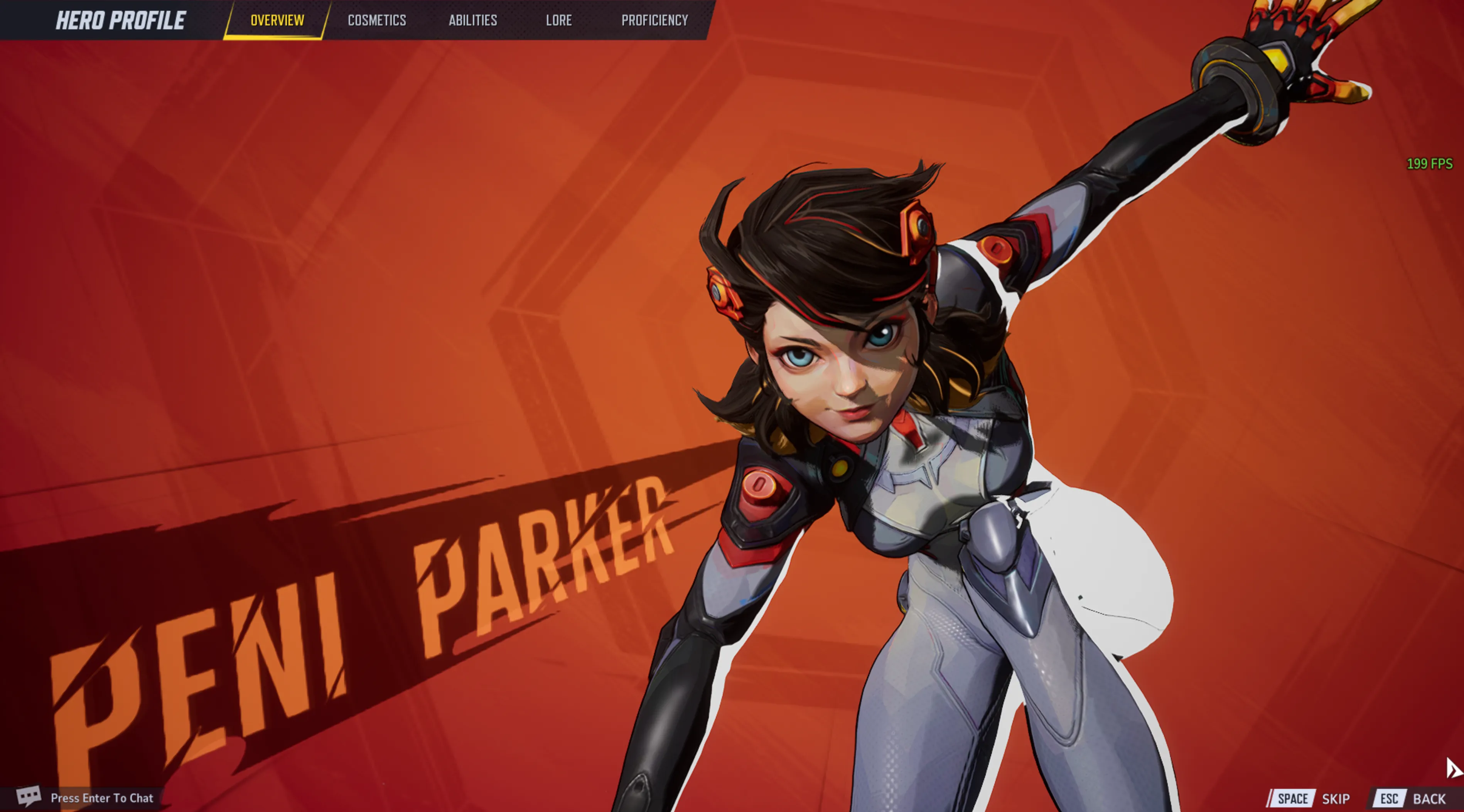Switch to the Overview tab
This screenshot has width=1464, height=812.
[277, 20]
